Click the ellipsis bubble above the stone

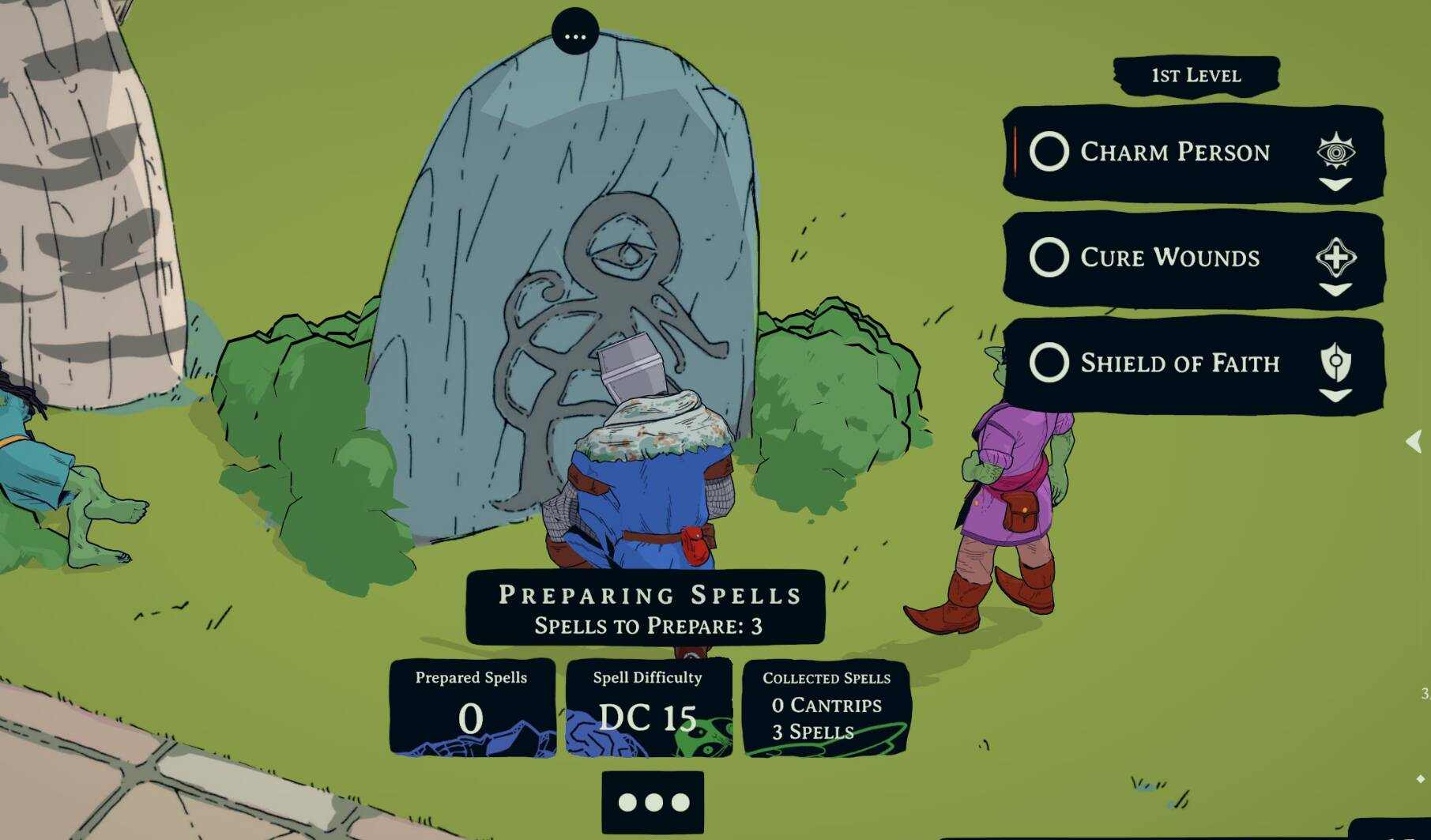[x=575, y=33]
